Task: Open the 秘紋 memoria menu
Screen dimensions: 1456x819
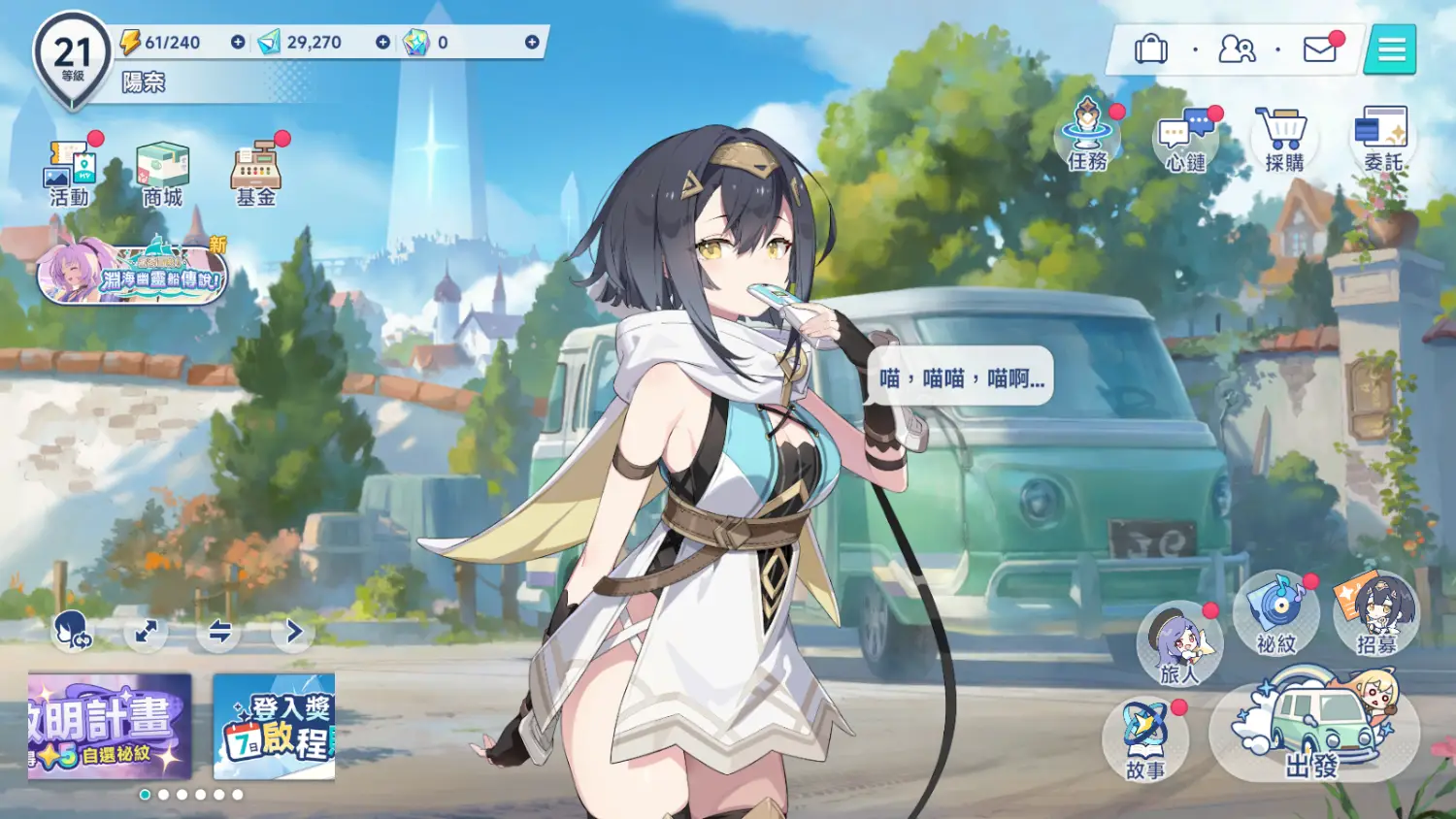Action: click(1276, 614)
